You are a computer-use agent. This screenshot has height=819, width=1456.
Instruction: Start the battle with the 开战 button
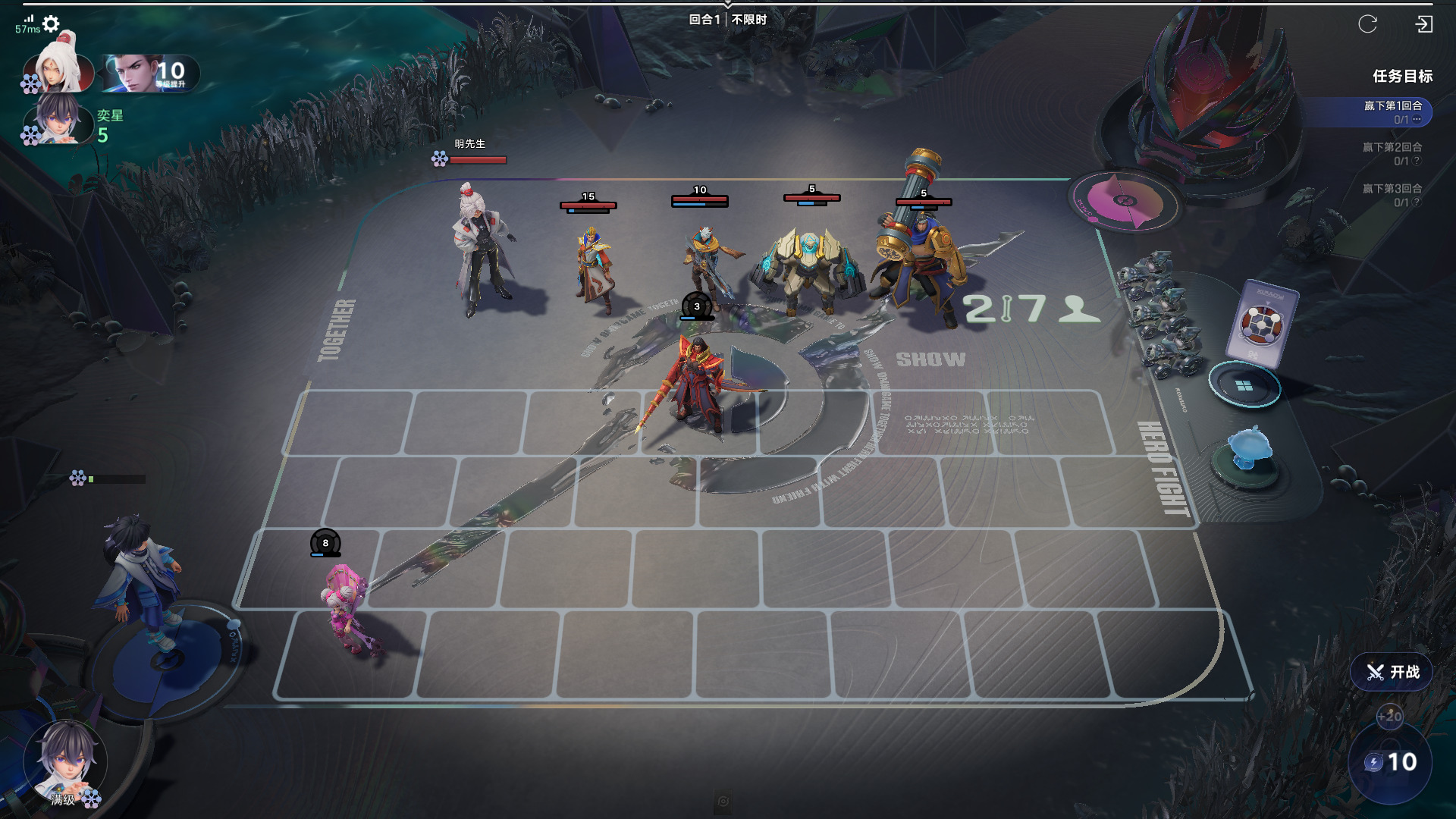(x=1392, y=672)
